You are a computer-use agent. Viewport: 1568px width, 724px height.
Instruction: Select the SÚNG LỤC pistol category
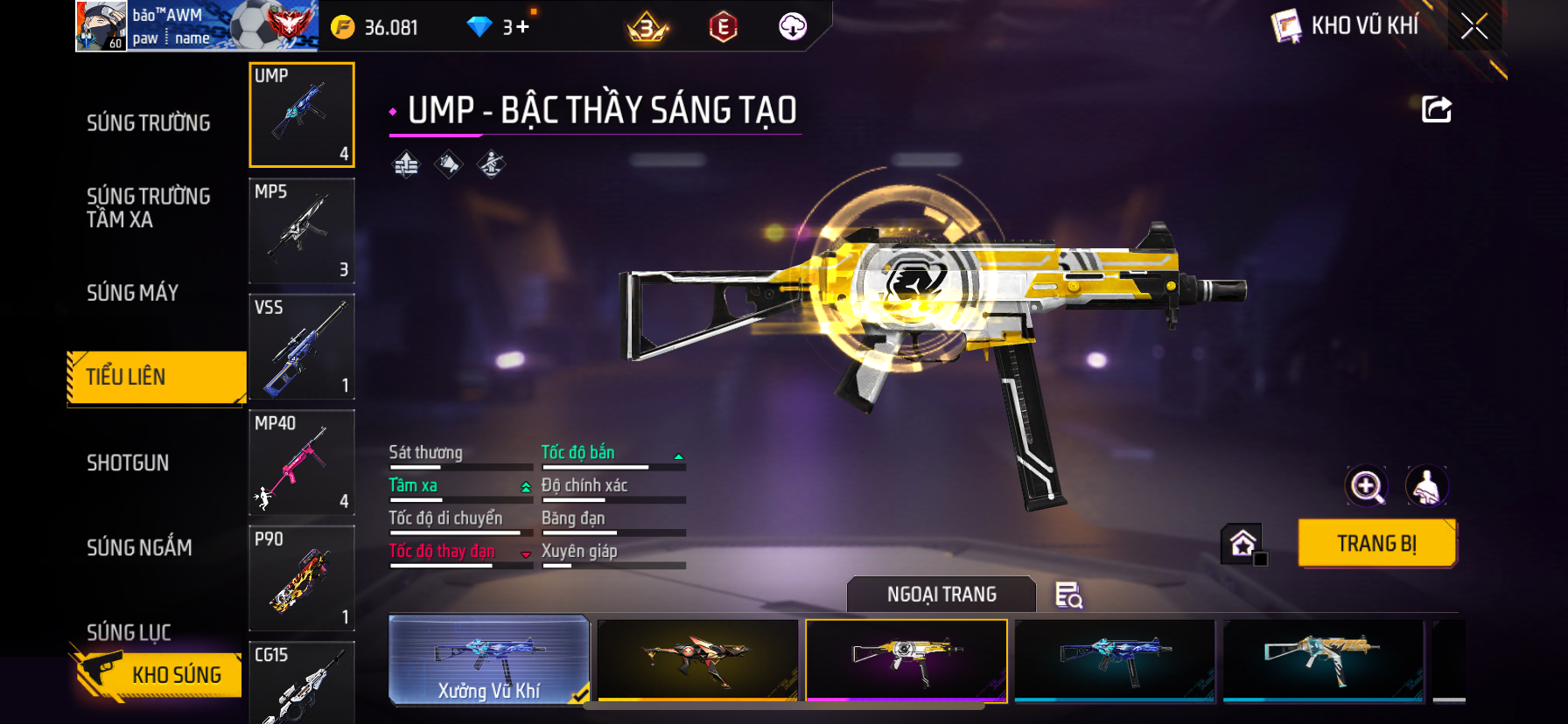click(x=129, y=630)
